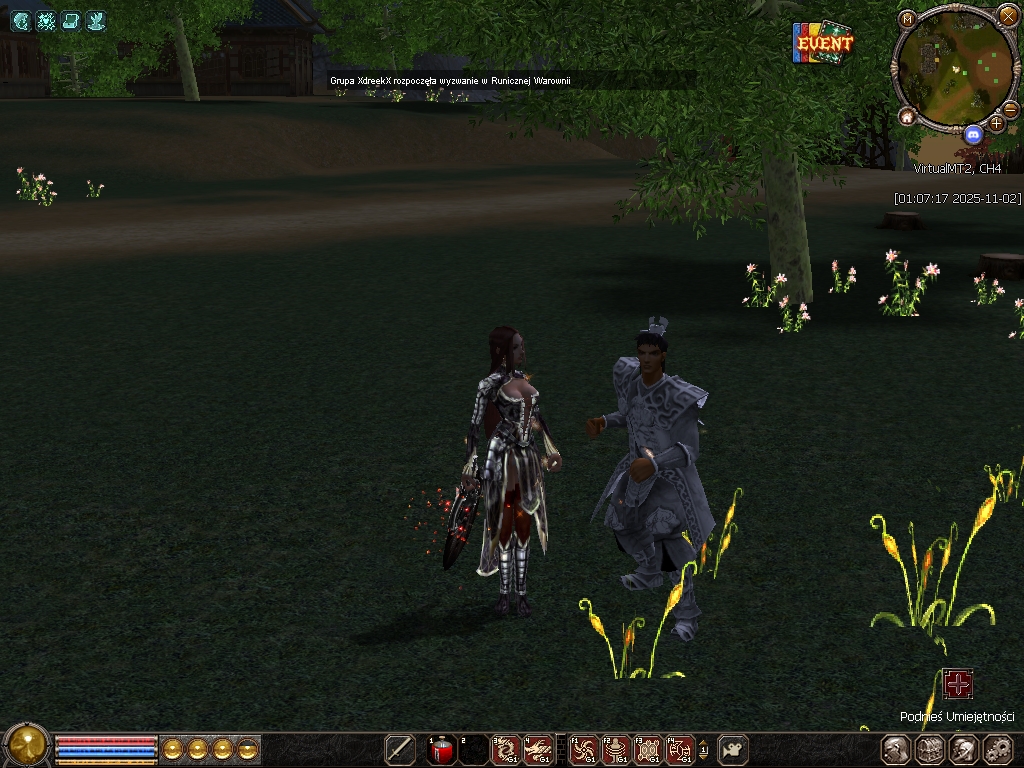Click the golden orb button at bottom-left corner
The height and width of the screenshot is (768, 1024).
27,745
